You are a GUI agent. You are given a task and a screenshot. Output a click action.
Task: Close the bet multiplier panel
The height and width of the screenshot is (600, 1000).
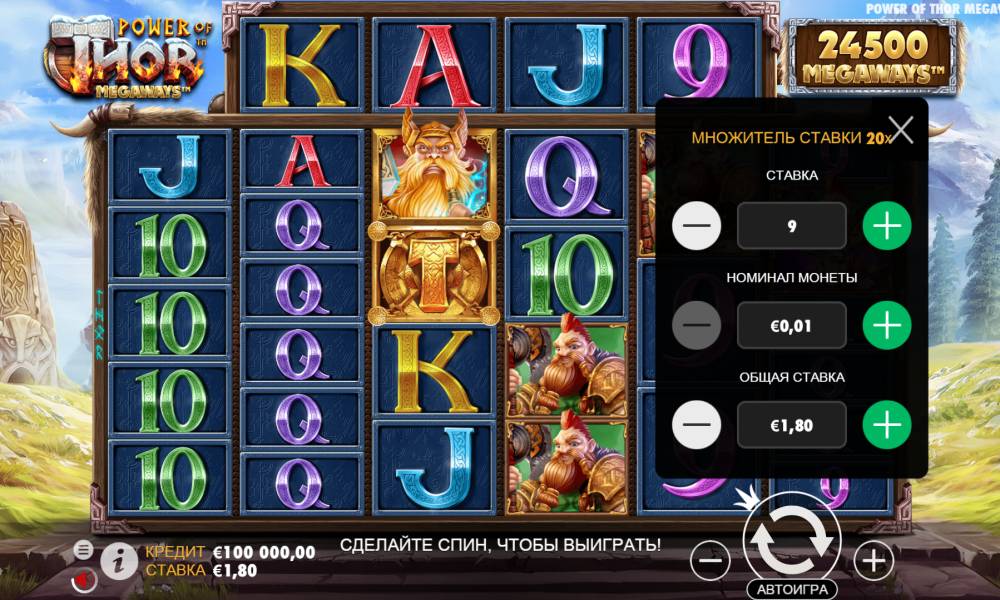(x=901, y=130)
